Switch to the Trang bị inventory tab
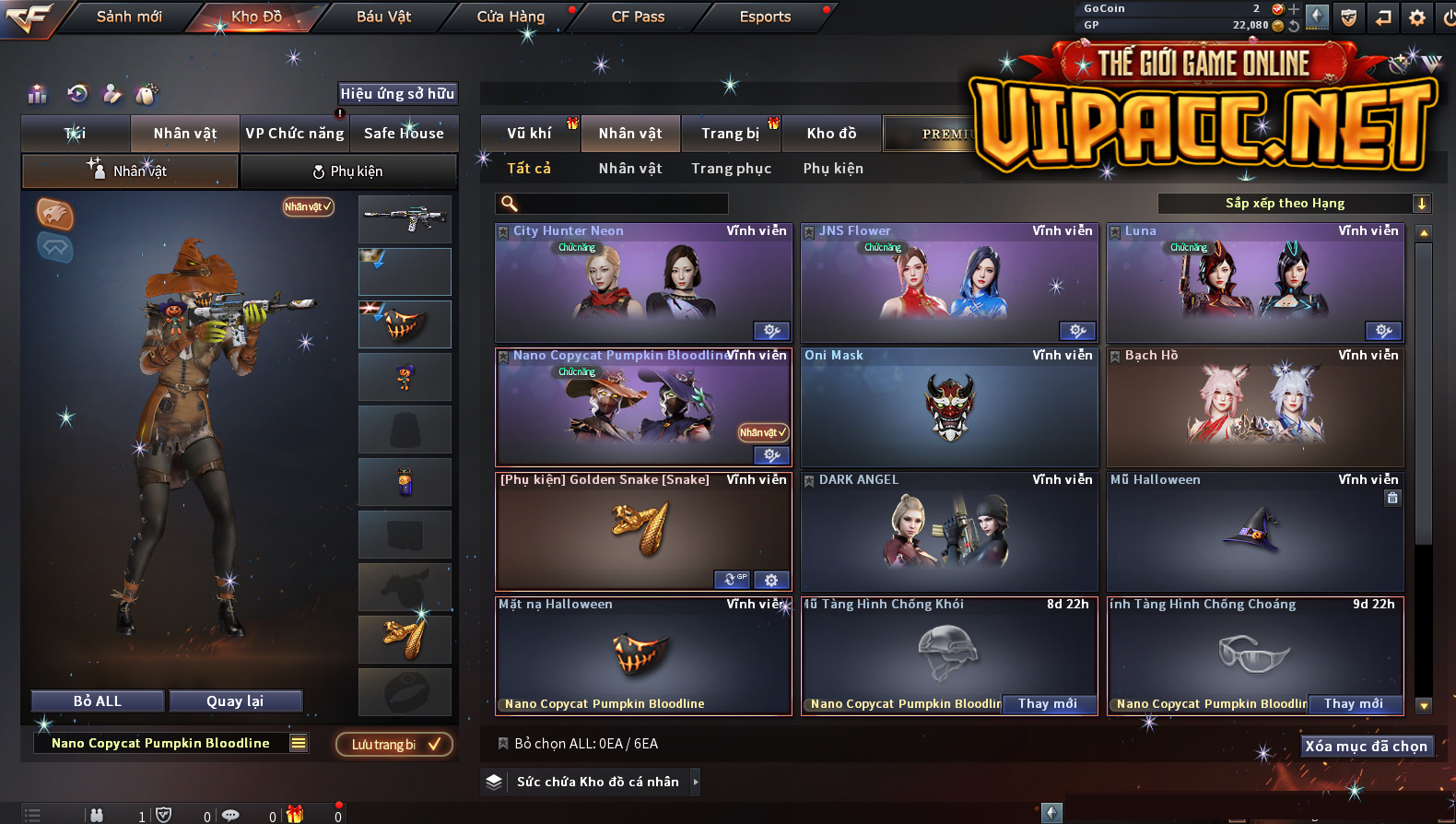 pyautogui.click(x=730, y=134)
